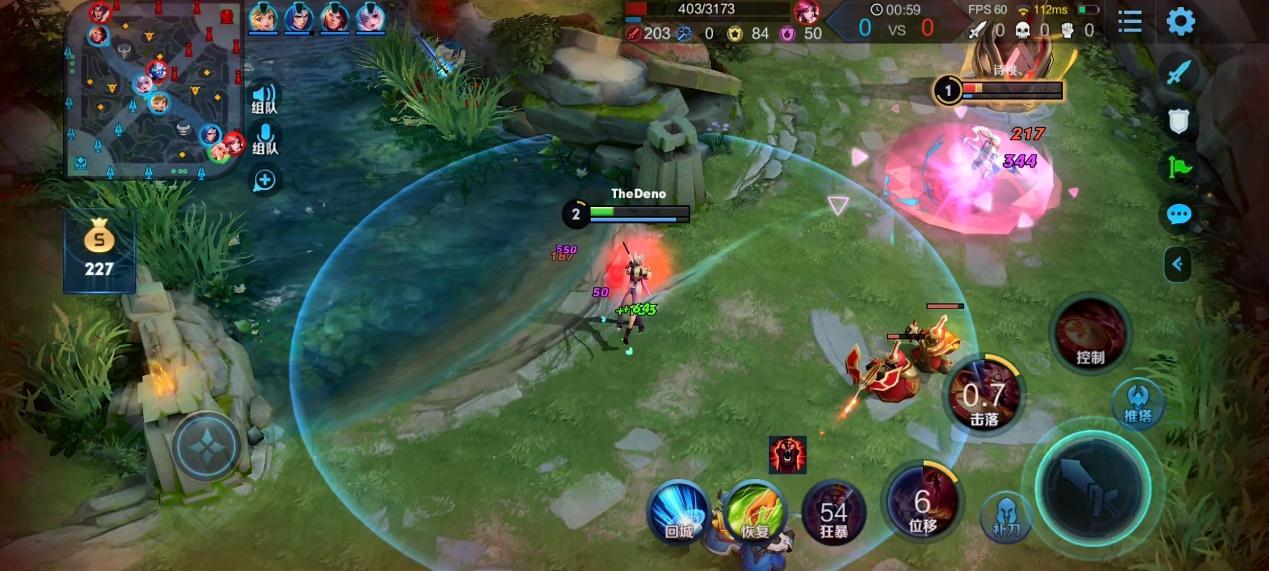Activate the 狂暴 summoner spell
The height and width of the screenshot is (571, 1269).
(834, 510)
